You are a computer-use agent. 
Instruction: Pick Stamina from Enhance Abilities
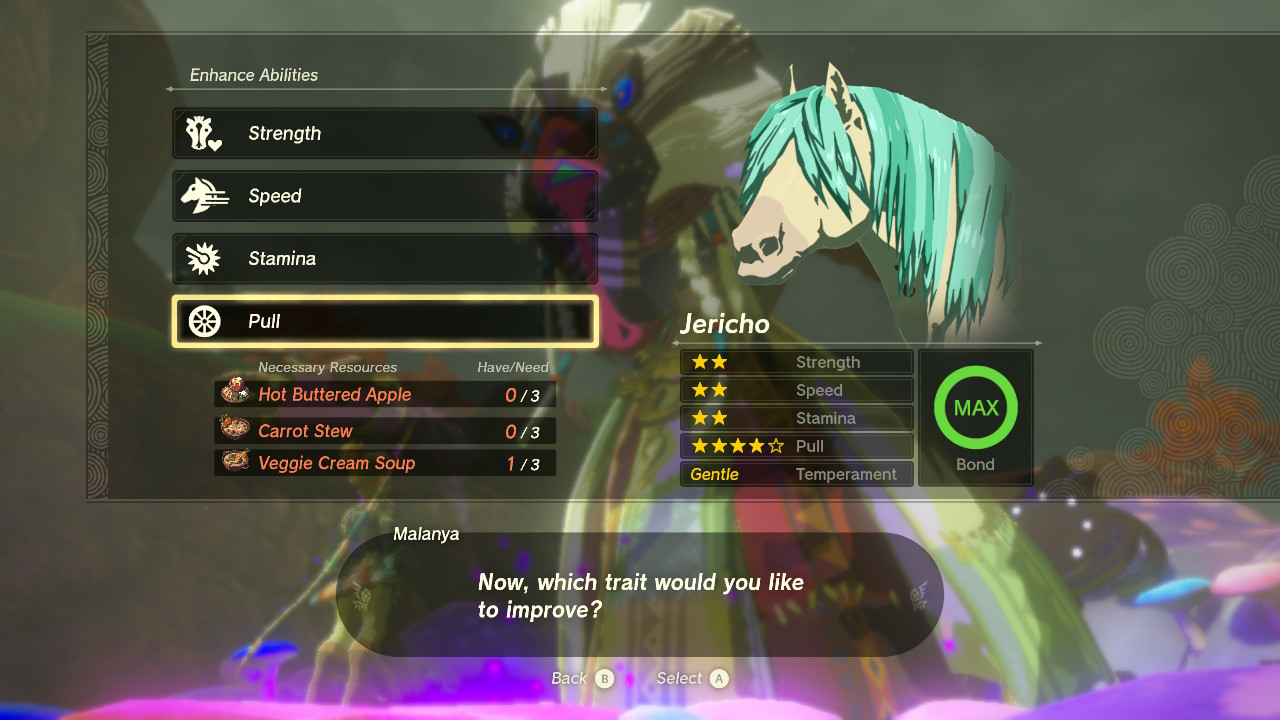(385, 259)
